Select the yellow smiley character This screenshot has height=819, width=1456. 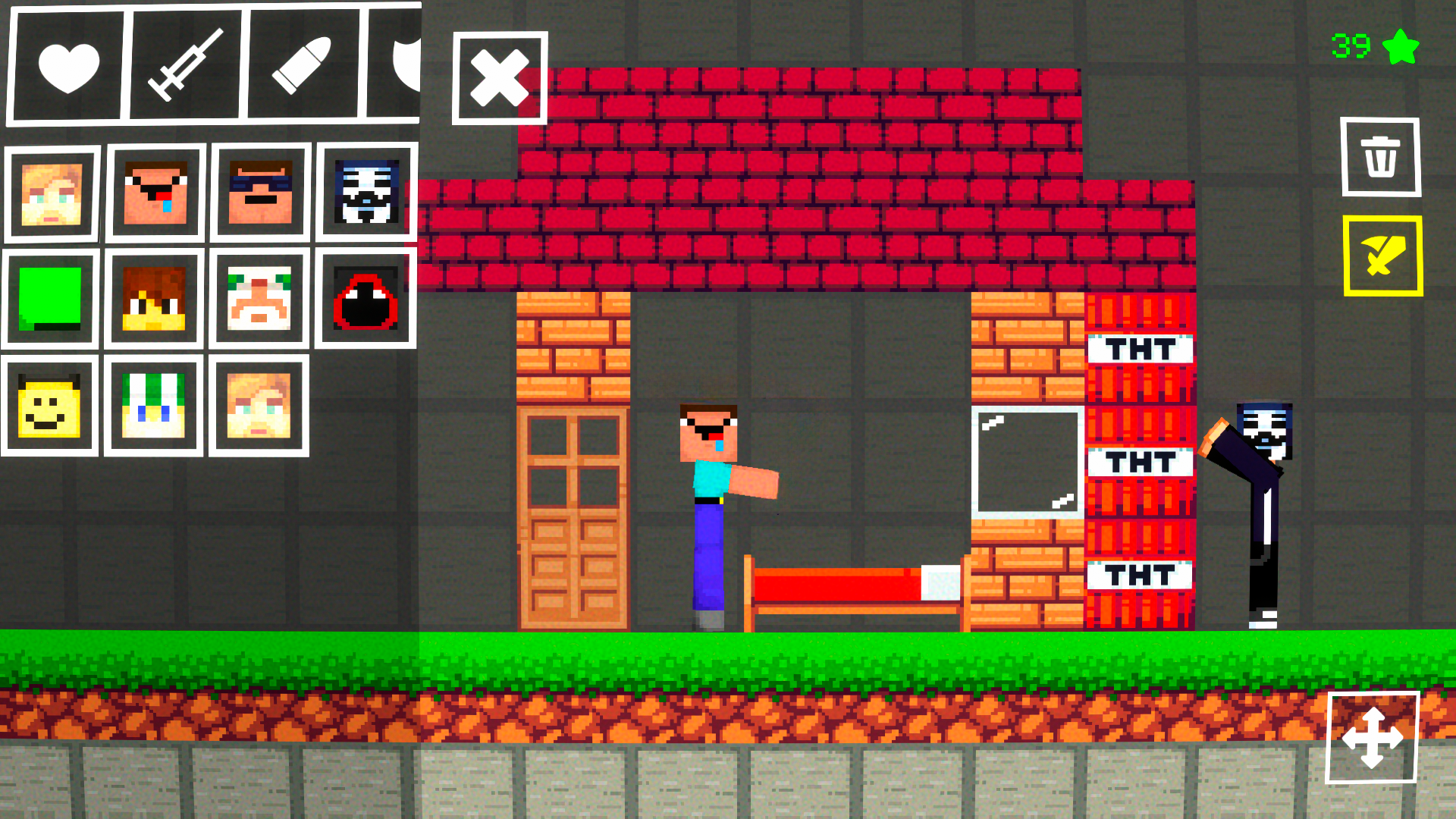[x=50, y=404]
